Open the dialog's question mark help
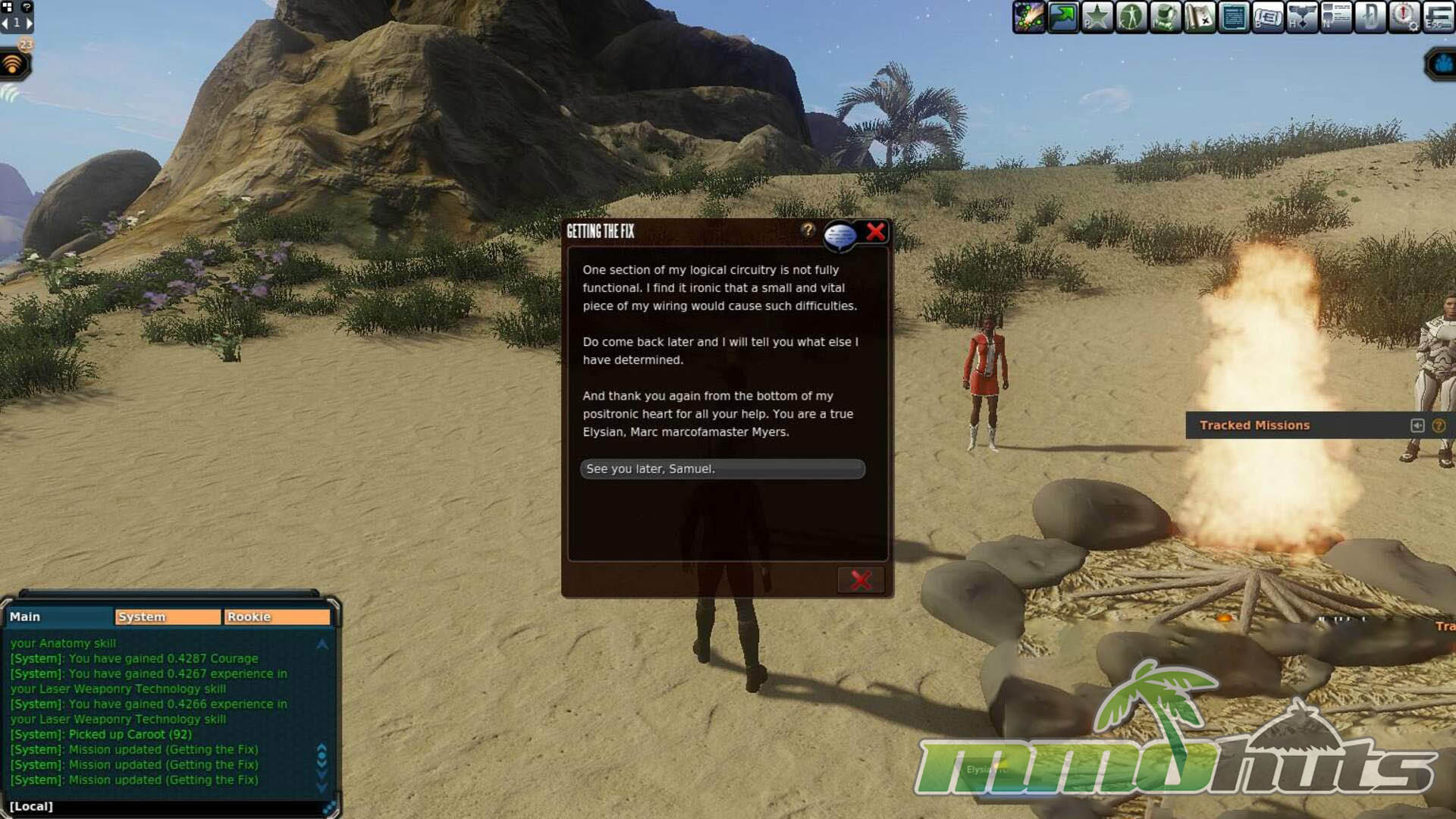Screen dimensions: 1456x819 coord(808,230)
